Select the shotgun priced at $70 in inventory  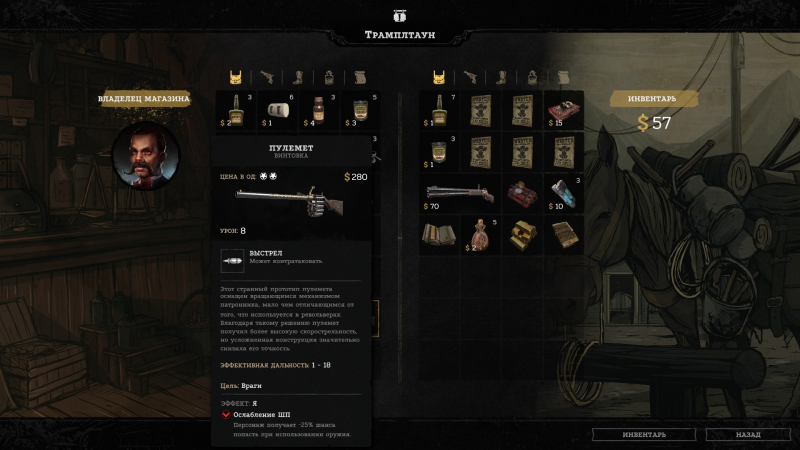(459, 194)
